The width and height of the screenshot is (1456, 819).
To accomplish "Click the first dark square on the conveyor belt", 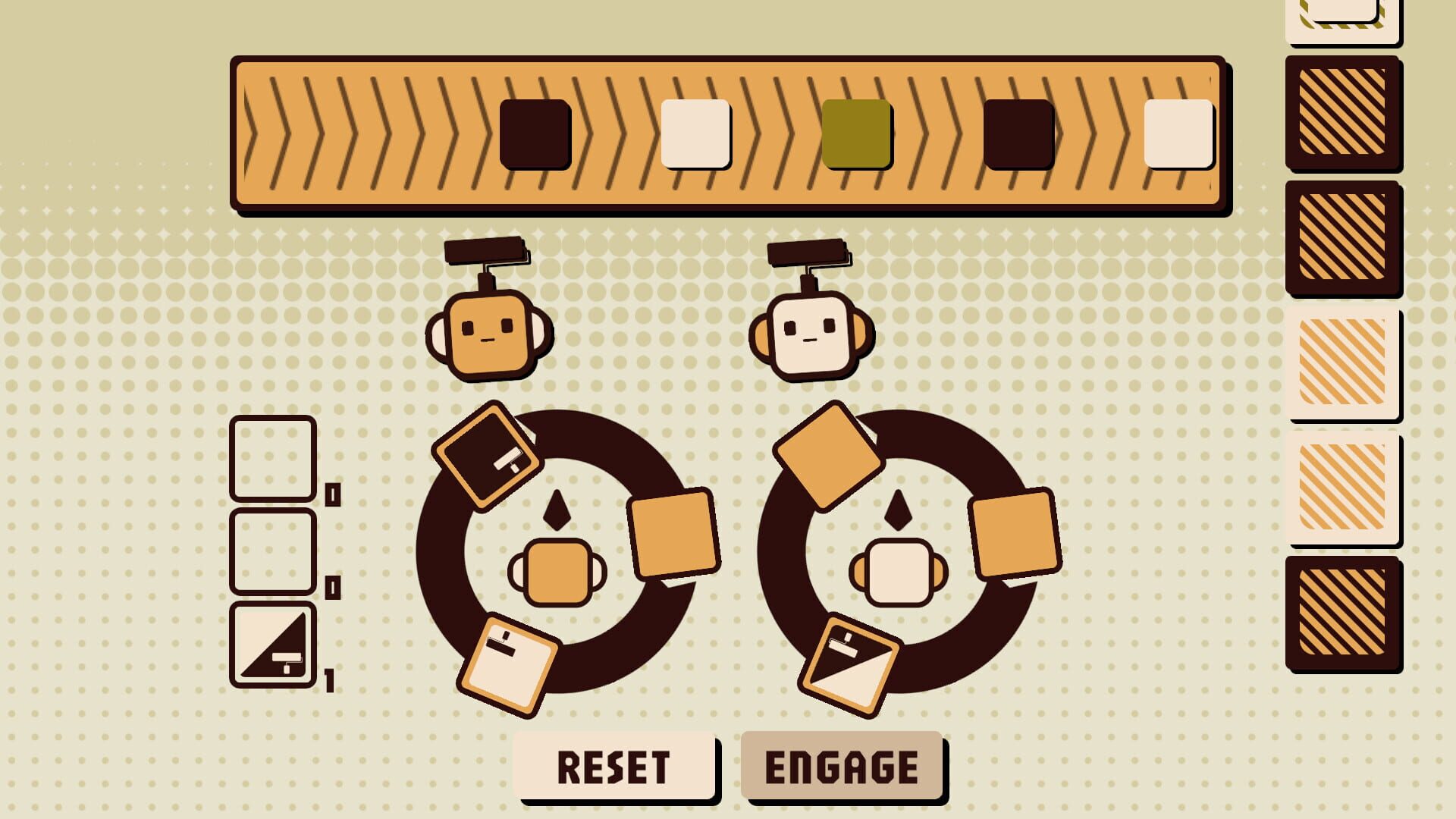I will click(x=535, y=134).
